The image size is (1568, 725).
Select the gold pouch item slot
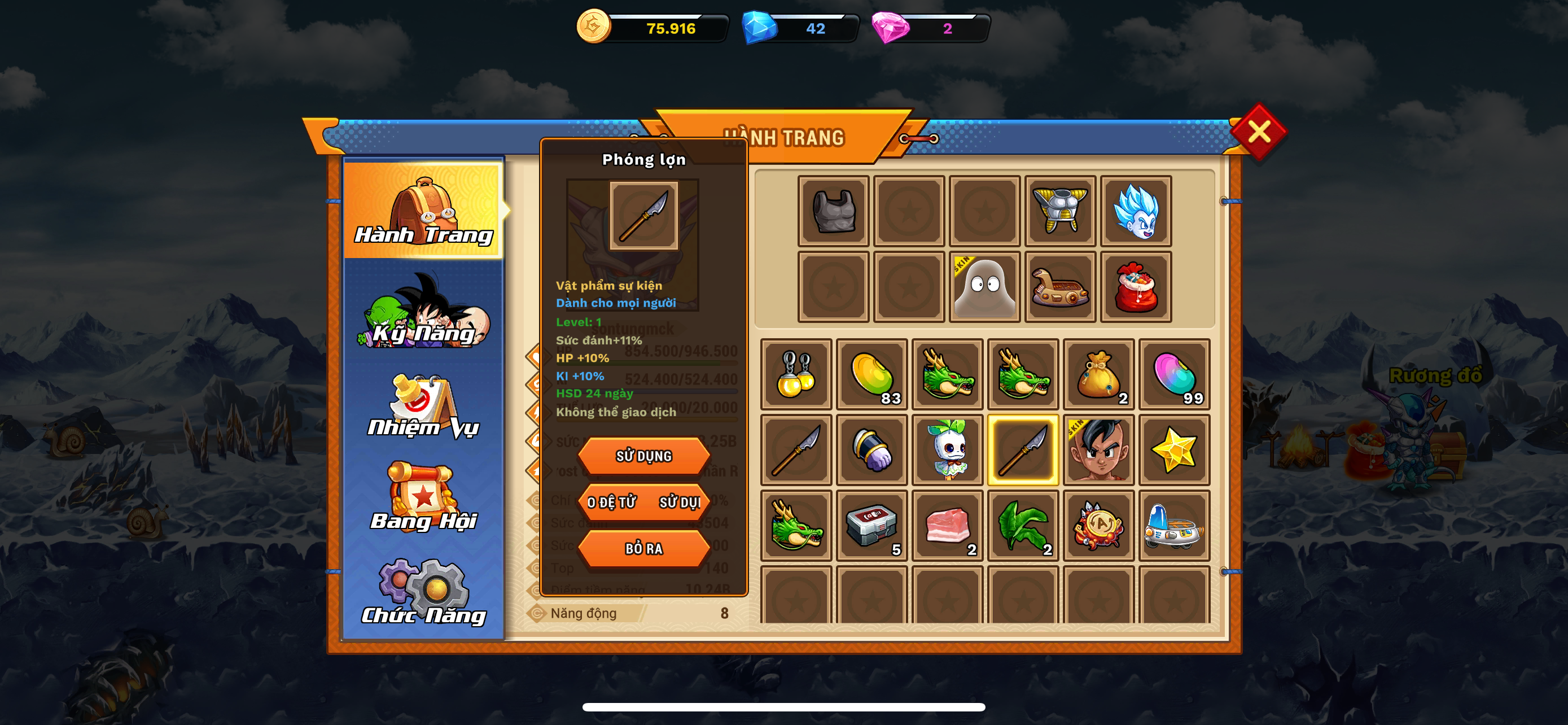coord(1099,374)
